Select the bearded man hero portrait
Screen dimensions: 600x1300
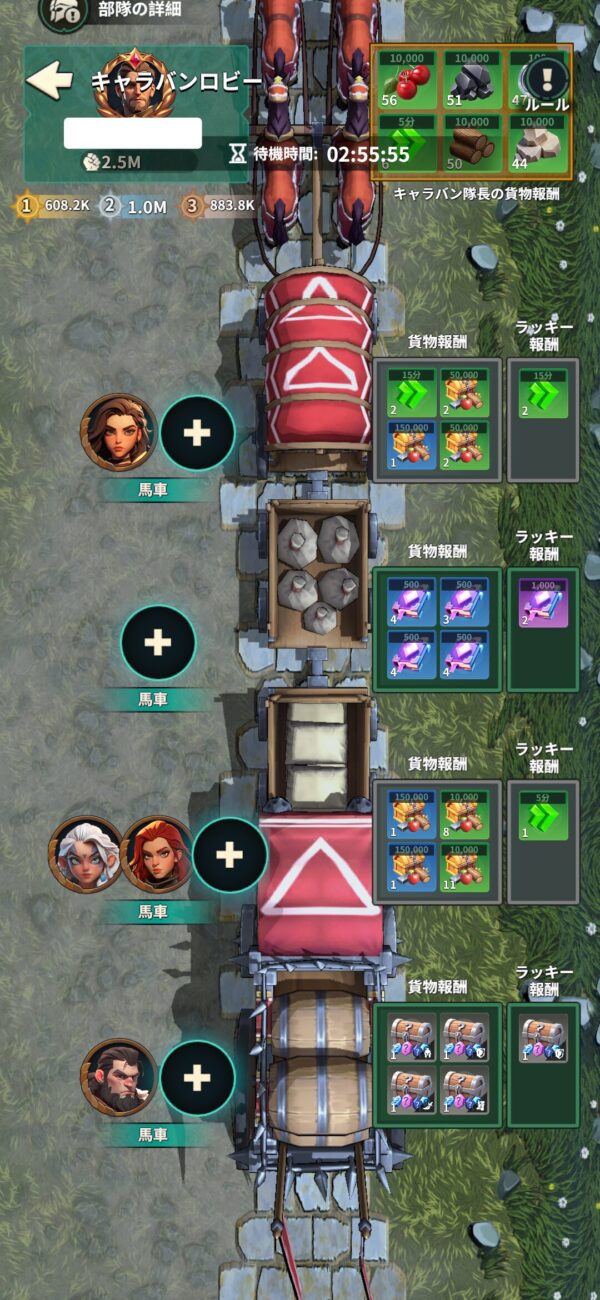119,1077
